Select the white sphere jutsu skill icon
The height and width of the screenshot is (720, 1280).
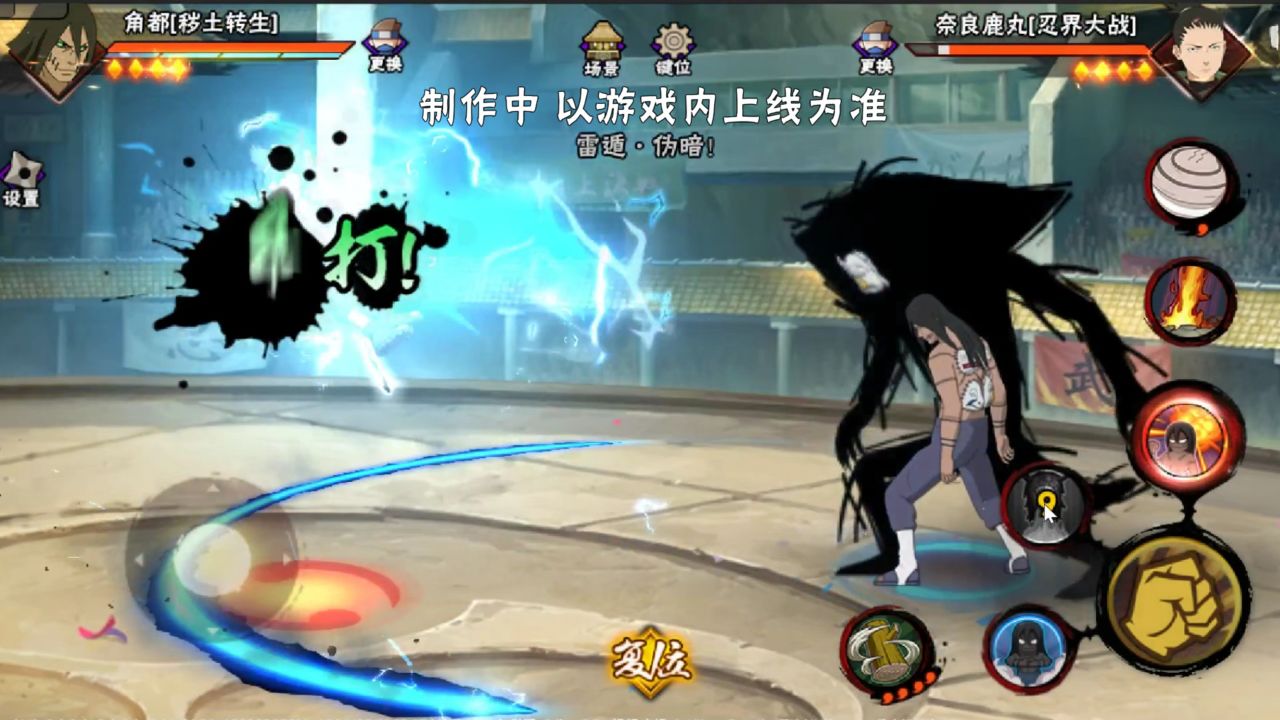pyautogui.click(x=1189, y=185)
